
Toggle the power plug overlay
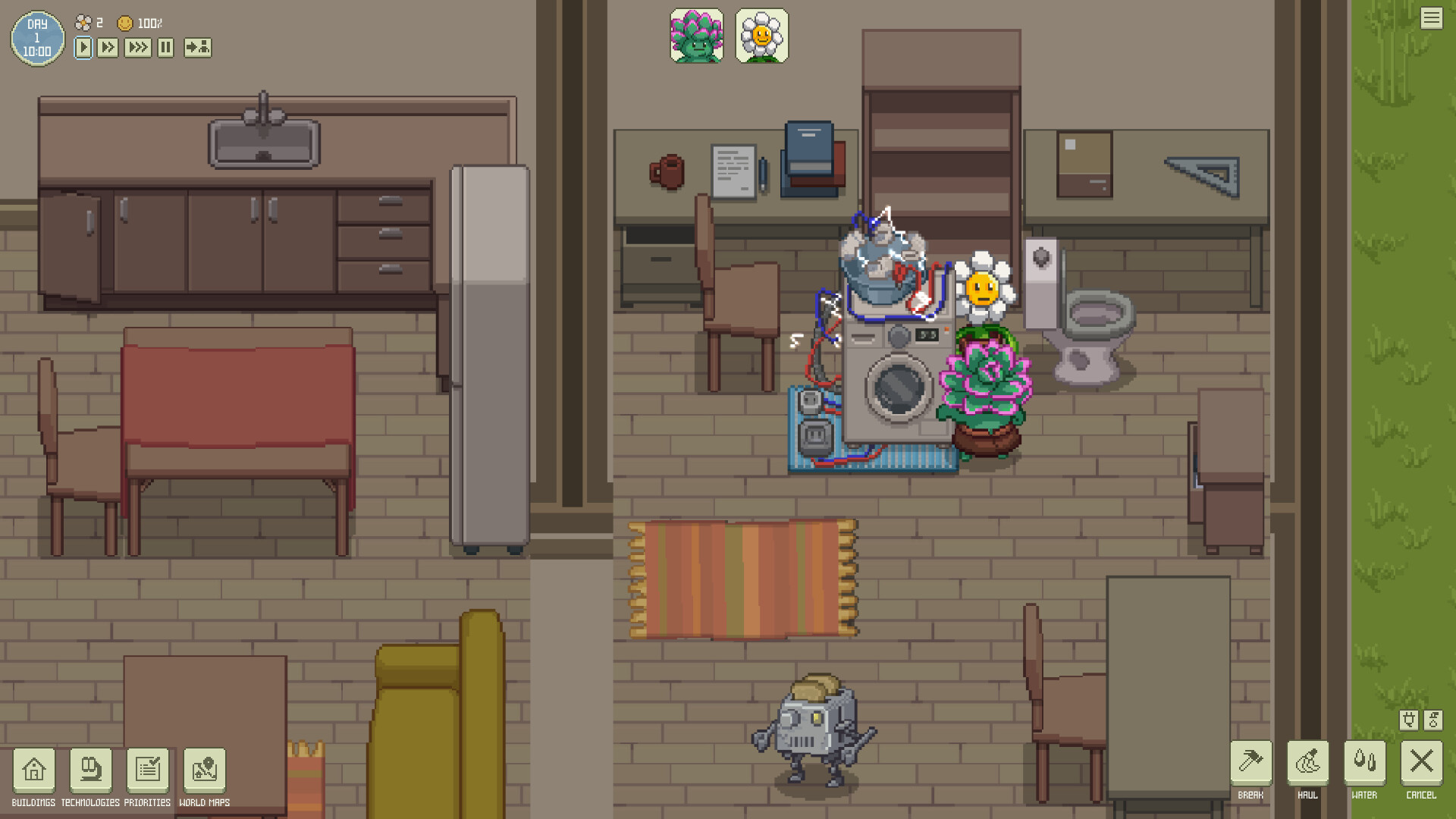(1409, 719)
